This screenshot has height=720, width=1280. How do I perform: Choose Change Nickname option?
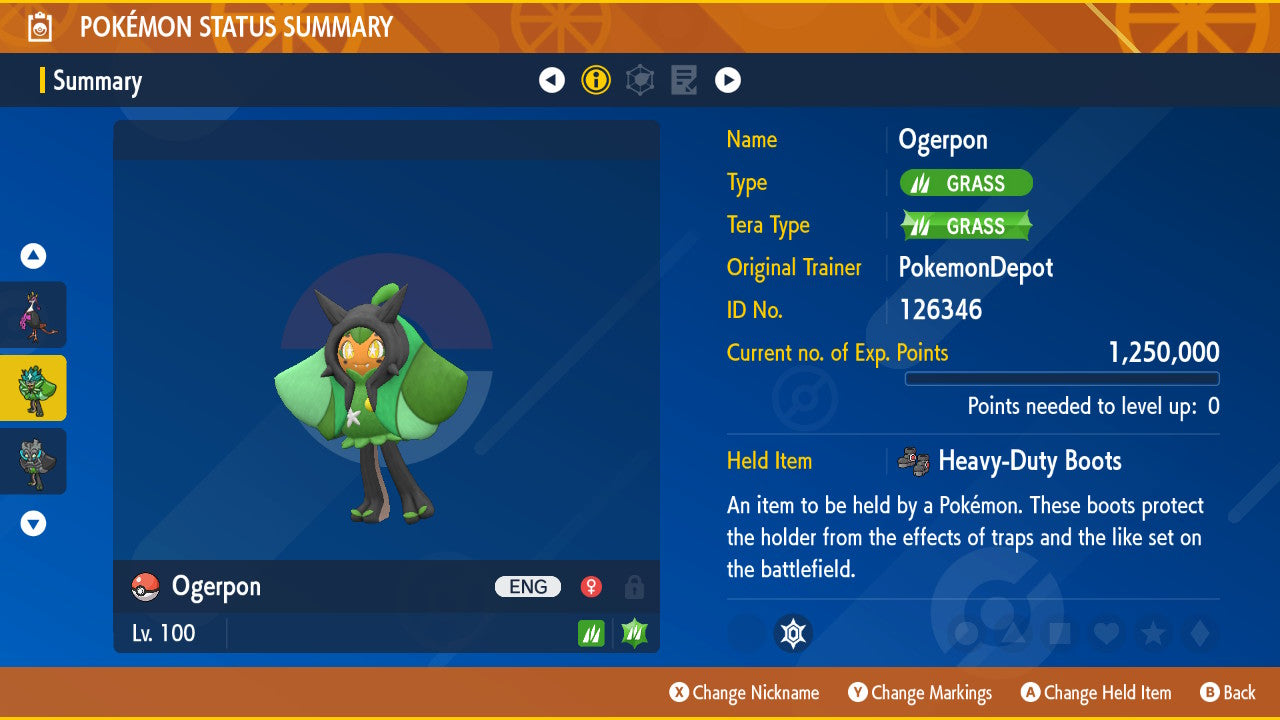(x=744, y=693)
